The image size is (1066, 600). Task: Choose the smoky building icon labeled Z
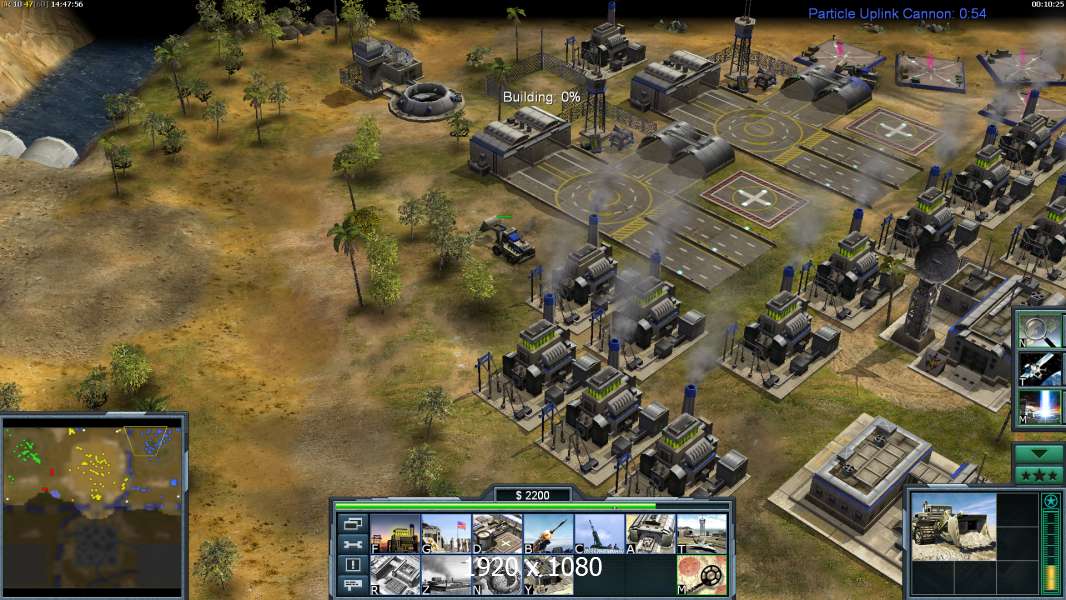(446, 575)
